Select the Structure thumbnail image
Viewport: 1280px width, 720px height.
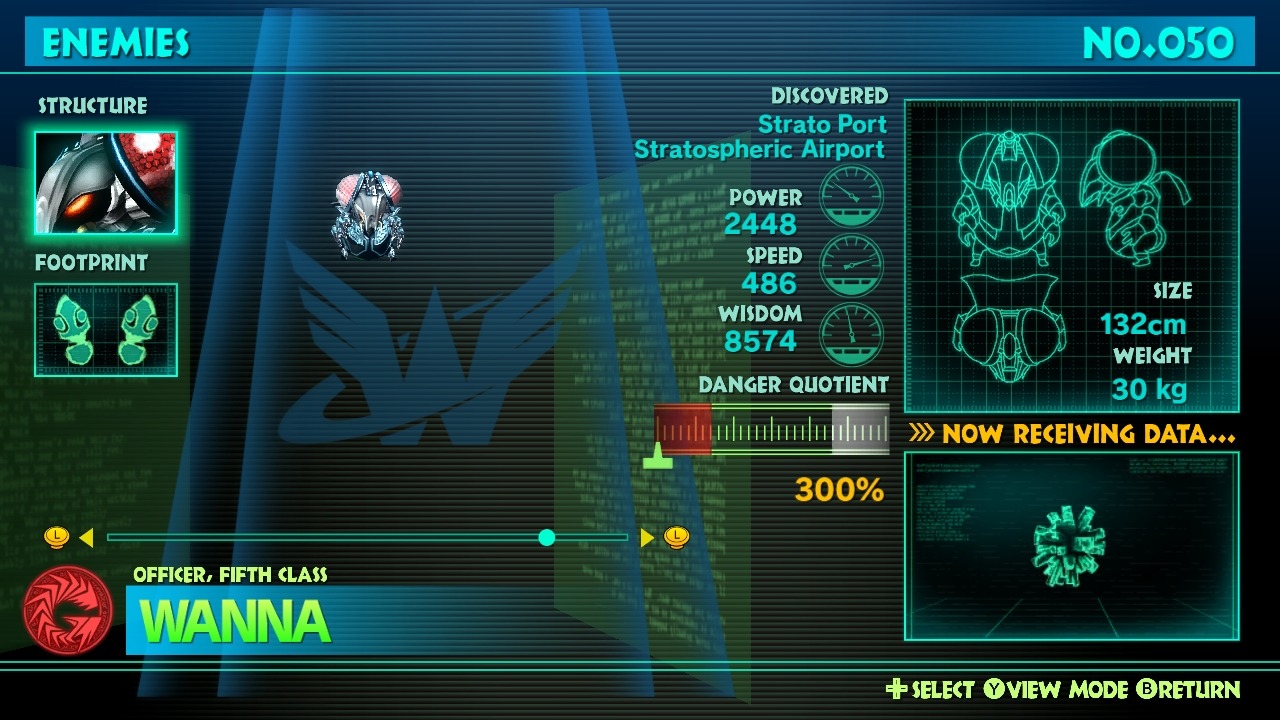pos(106,182)
